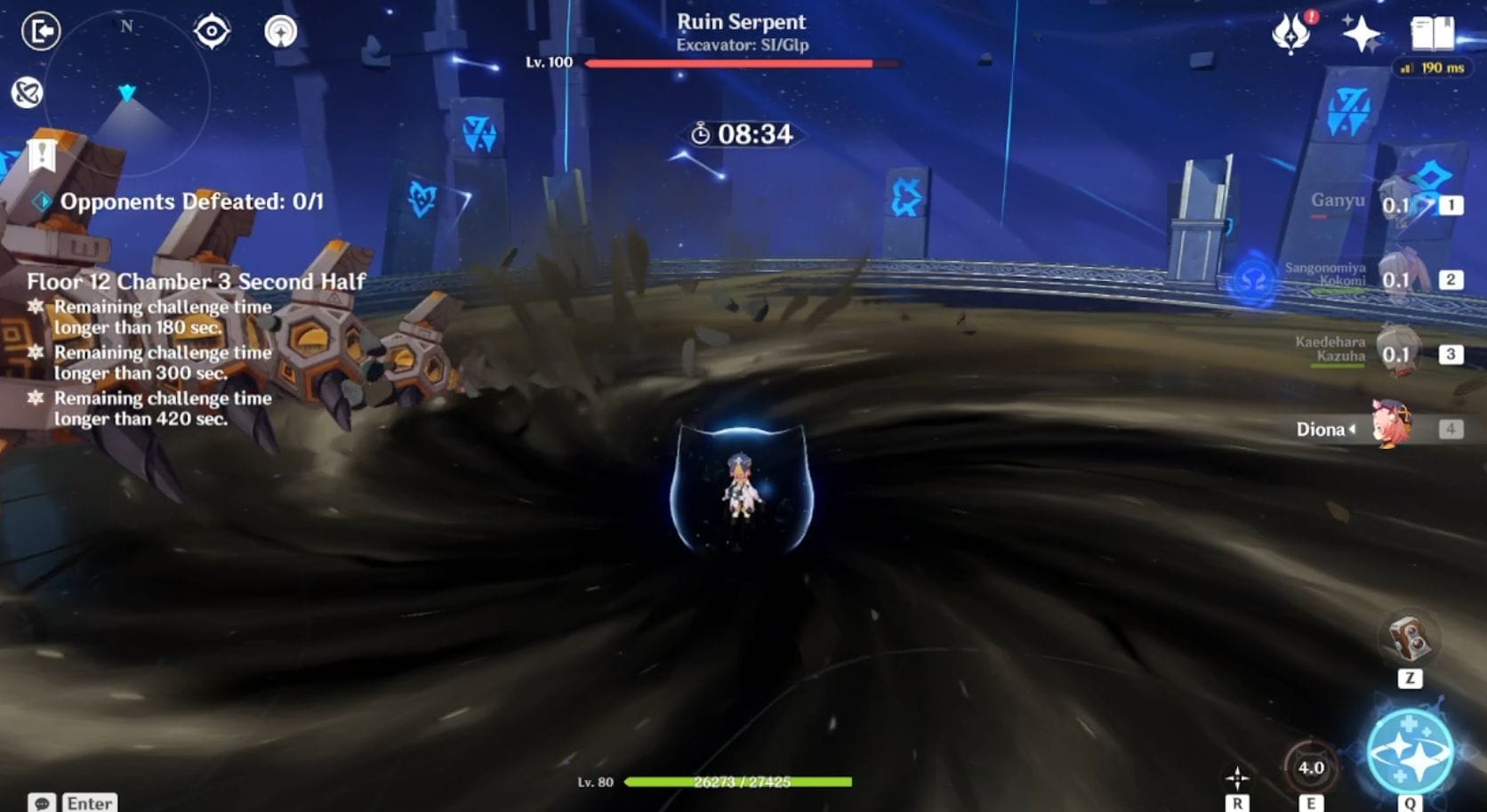Click the eye-shaped view icon beside the minimap
This screenshot has width=1487, height=812.
[212, 31]
